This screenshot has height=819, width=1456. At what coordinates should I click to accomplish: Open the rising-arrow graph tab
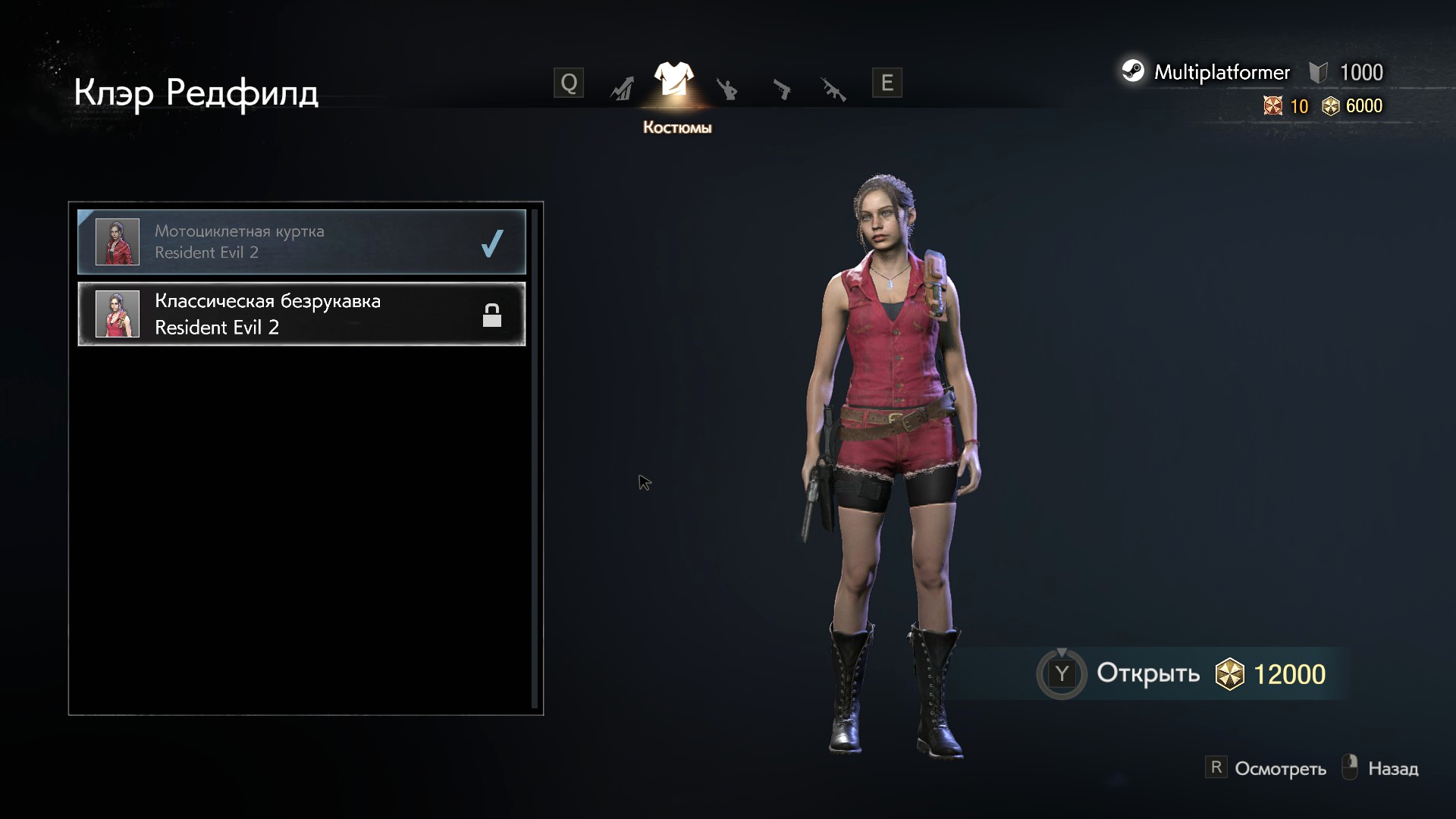pos(622,89)
